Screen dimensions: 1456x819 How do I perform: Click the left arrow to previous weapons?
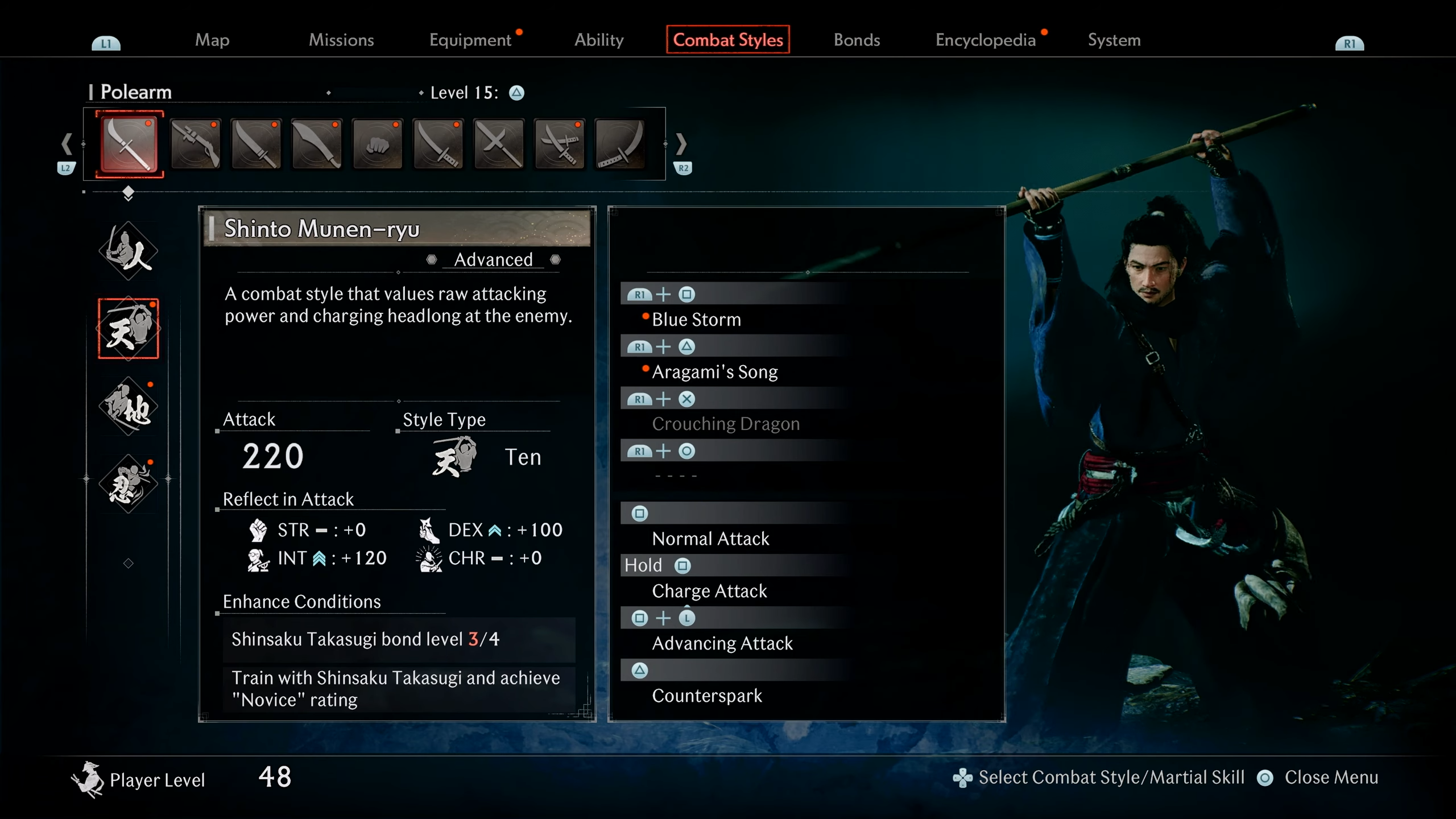(x=67, y=144)
